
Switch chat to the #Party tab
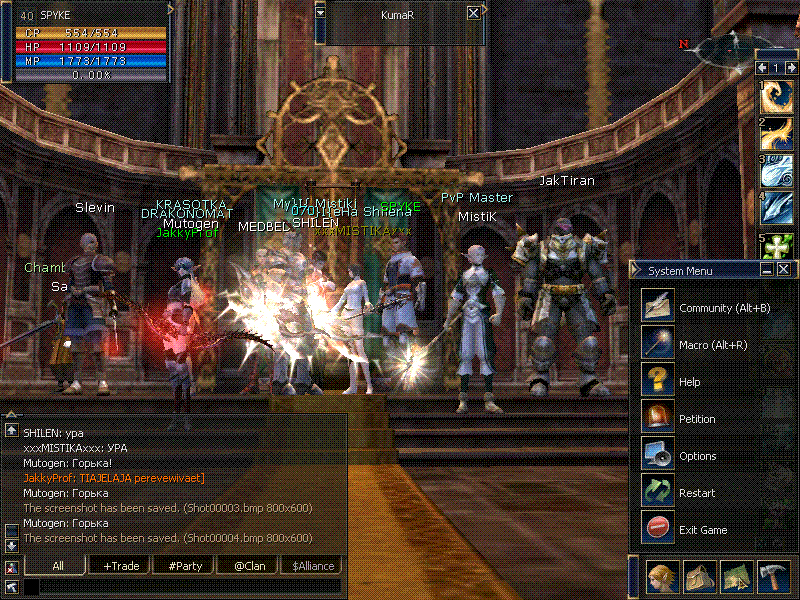coord(185,566)
